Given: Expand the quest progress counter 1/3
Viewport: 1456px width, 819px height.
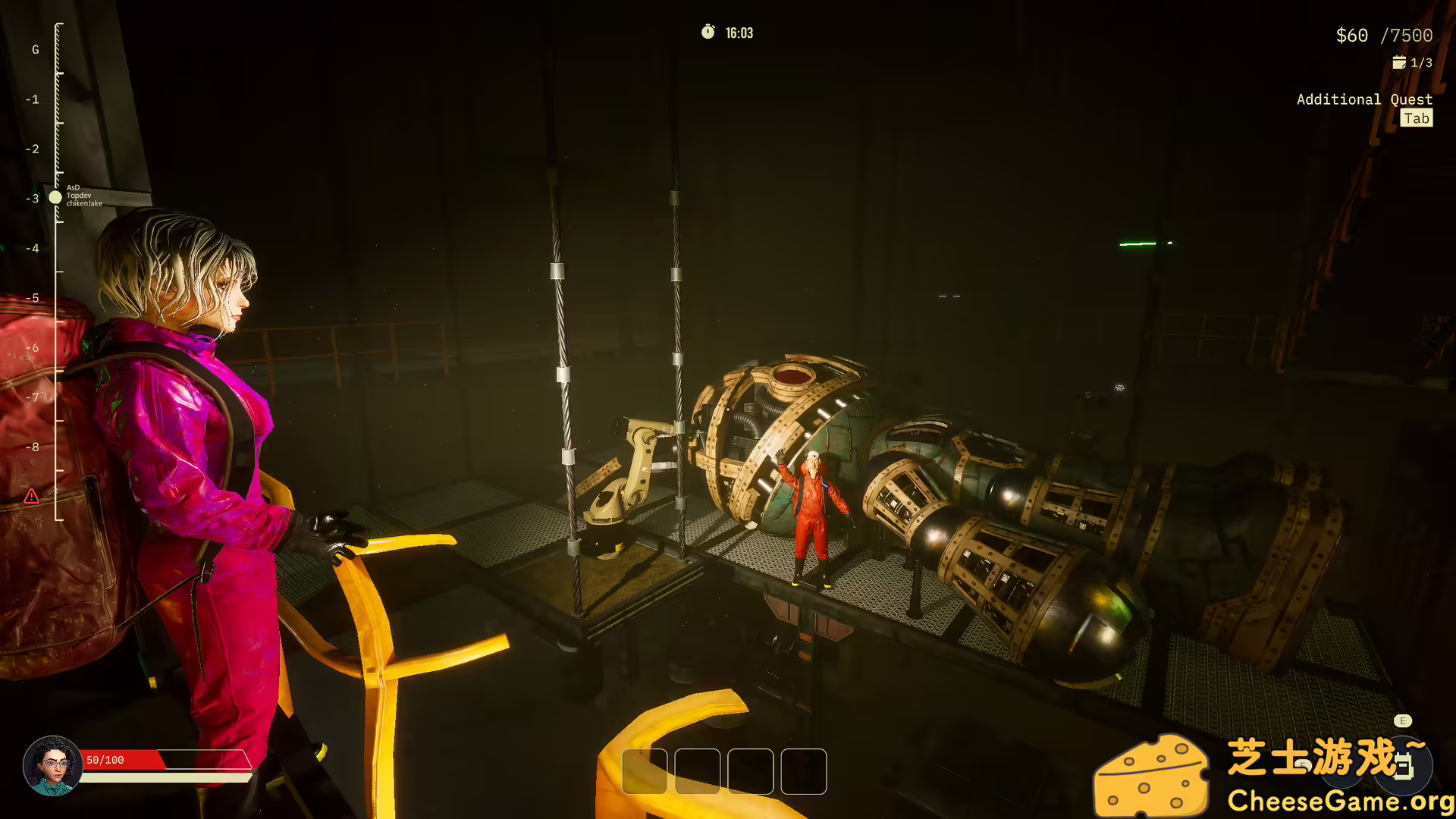Looking at the screenshot, I should click(x=1421, y=62).
